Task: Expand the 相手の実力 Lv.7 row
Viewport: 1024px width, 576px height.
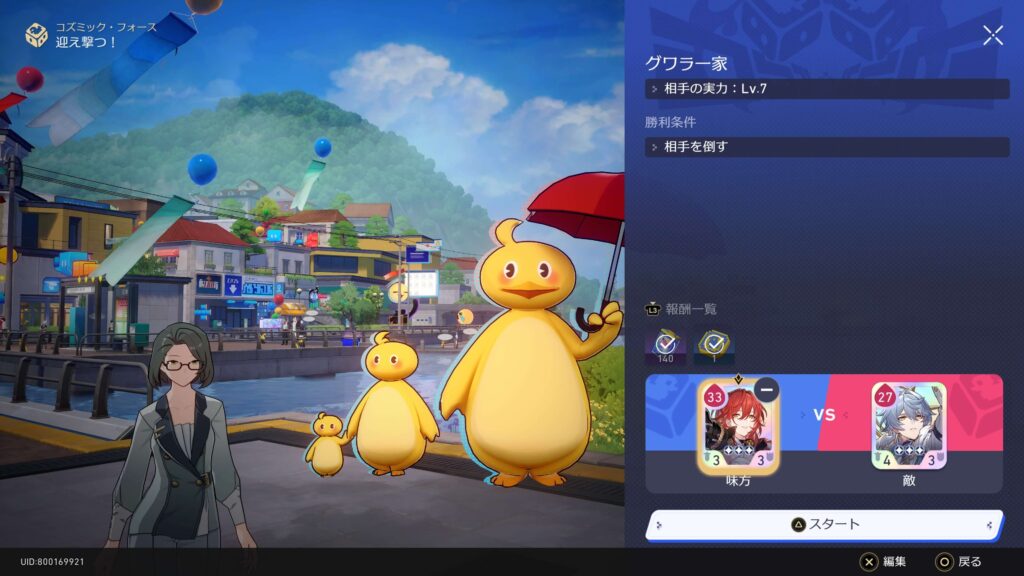Action: [827, 89]
